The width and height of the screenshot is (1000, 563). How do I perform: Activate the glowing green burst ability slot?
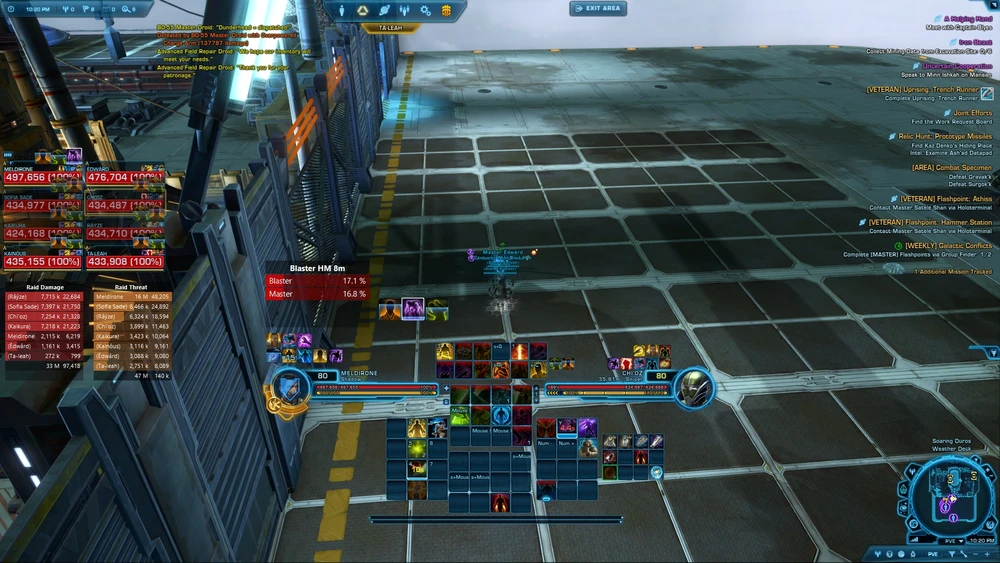coord(415,450)
